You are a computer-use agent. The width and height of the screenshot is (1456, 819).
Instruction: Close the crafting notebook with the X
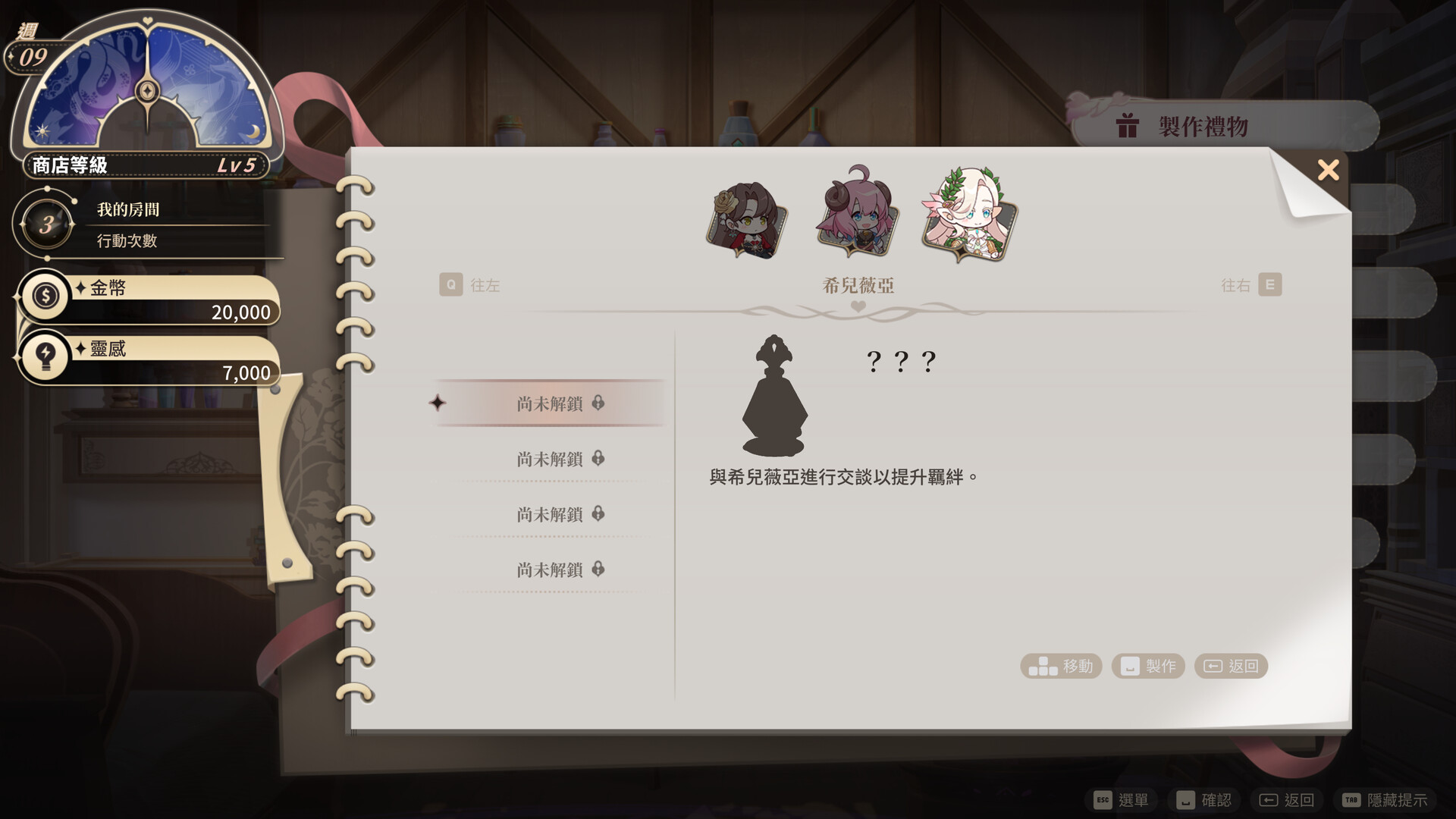point(1328,170)
